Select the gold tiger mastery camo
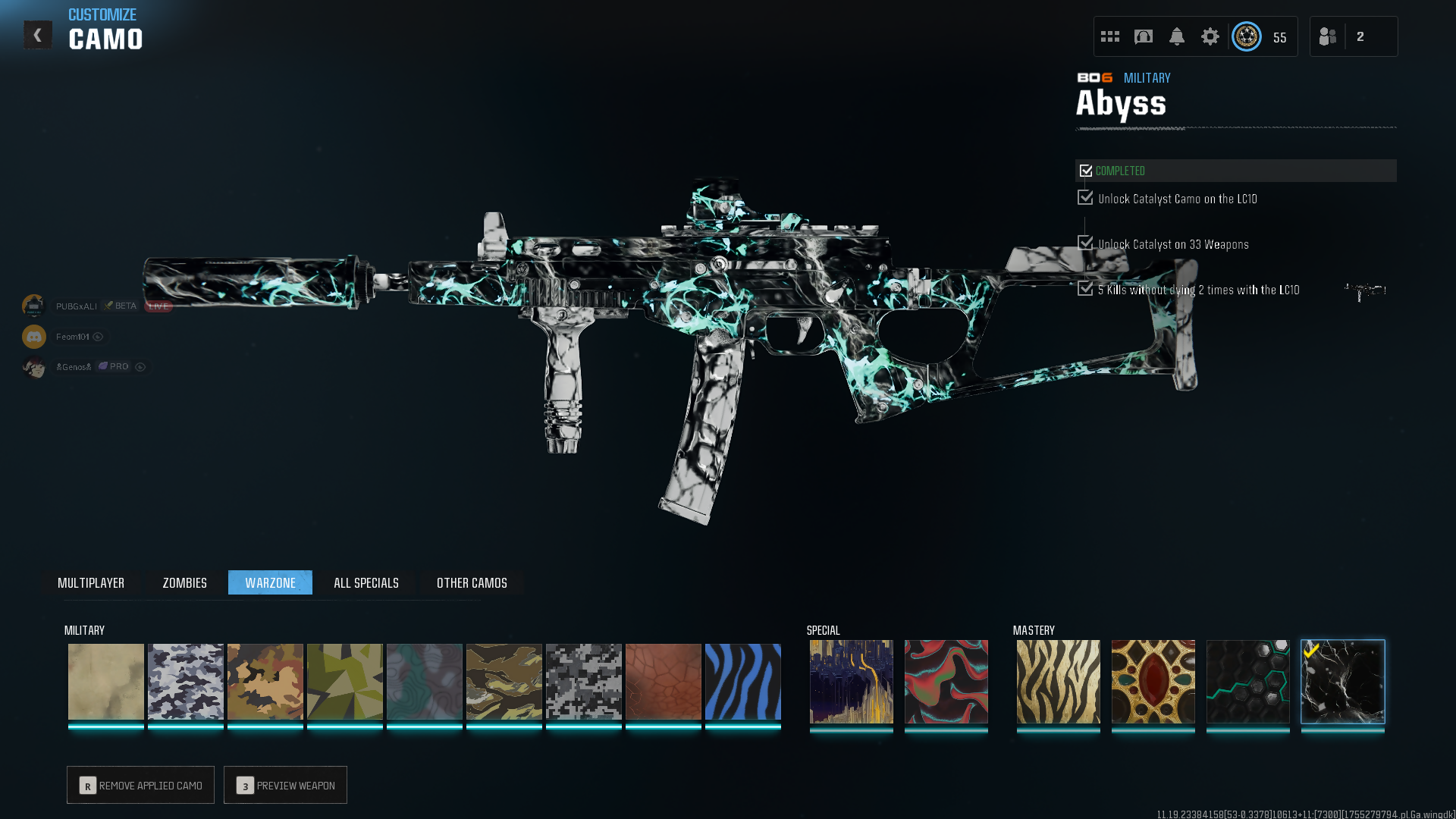Image resolution: width=1456 pixels, height=819 pixels. [1058, 682]
